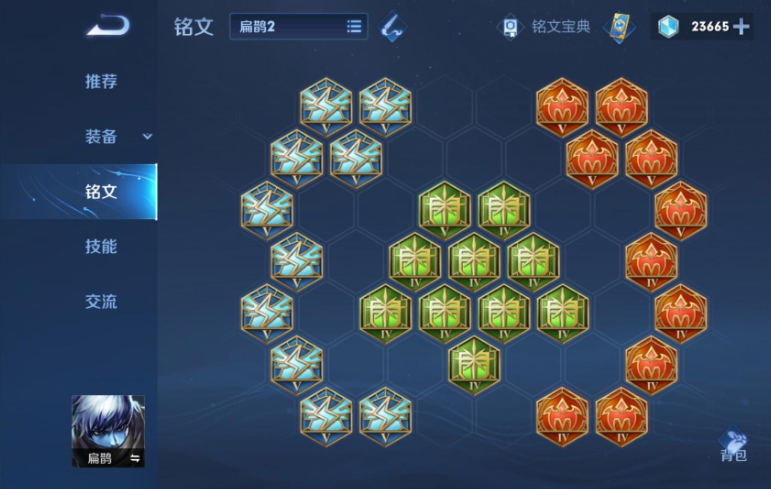Viewport: 771px width, 489px height.
Task: Tap the plus button beside 23665 currency
Action: coord(741,27)
